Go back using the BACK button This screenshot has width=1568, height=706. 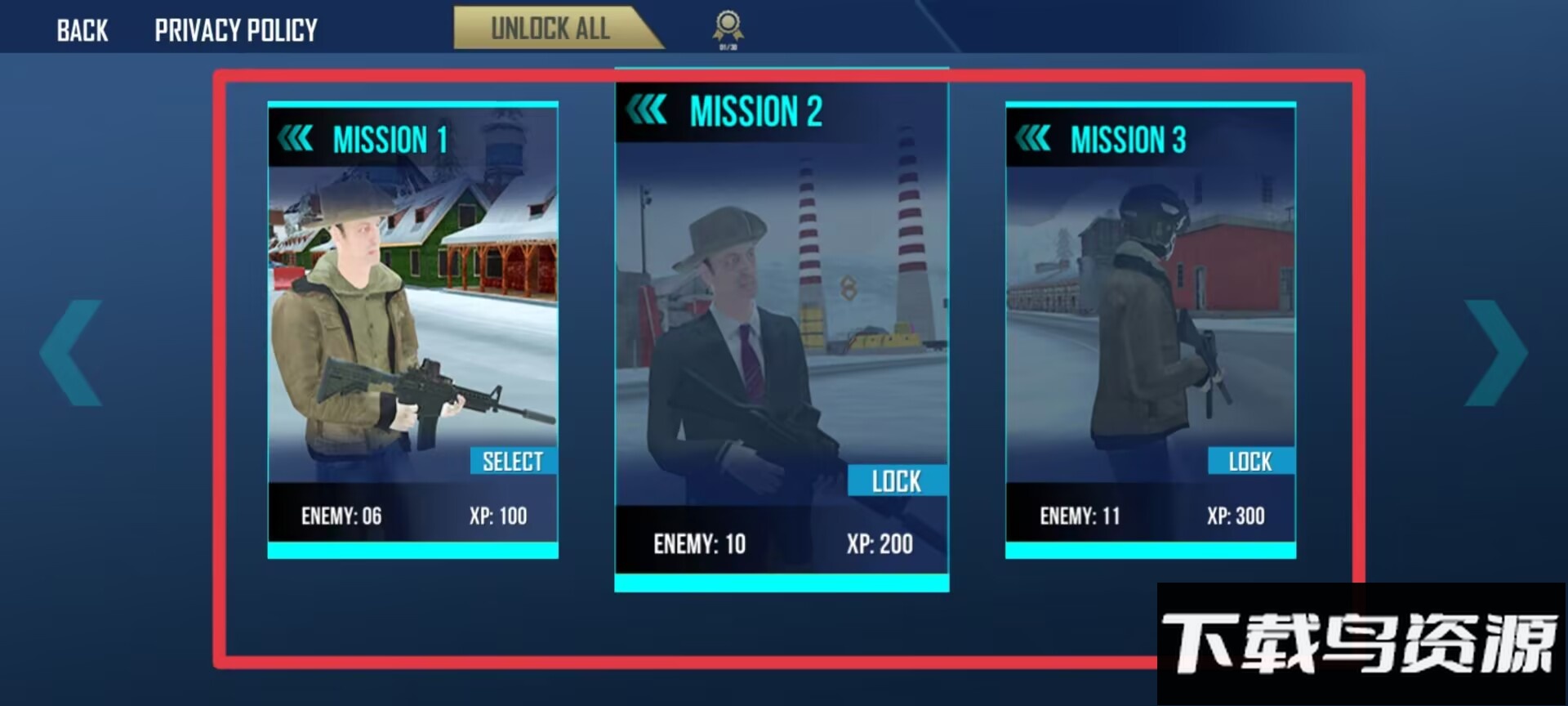(x=82, y=31)
